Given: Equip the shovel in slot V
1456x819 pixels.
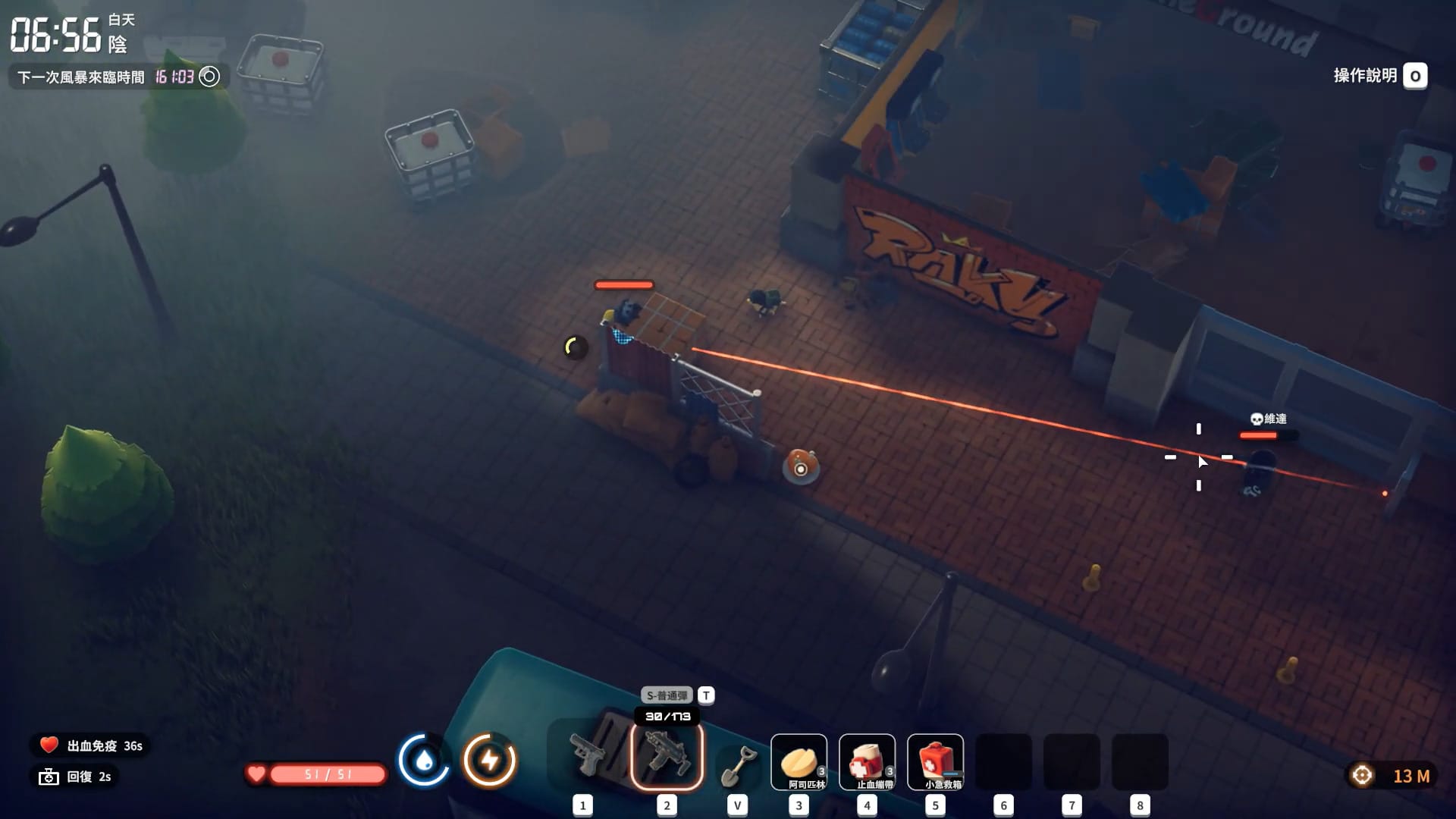Looking at the screenshot, I should pos(736,762).
